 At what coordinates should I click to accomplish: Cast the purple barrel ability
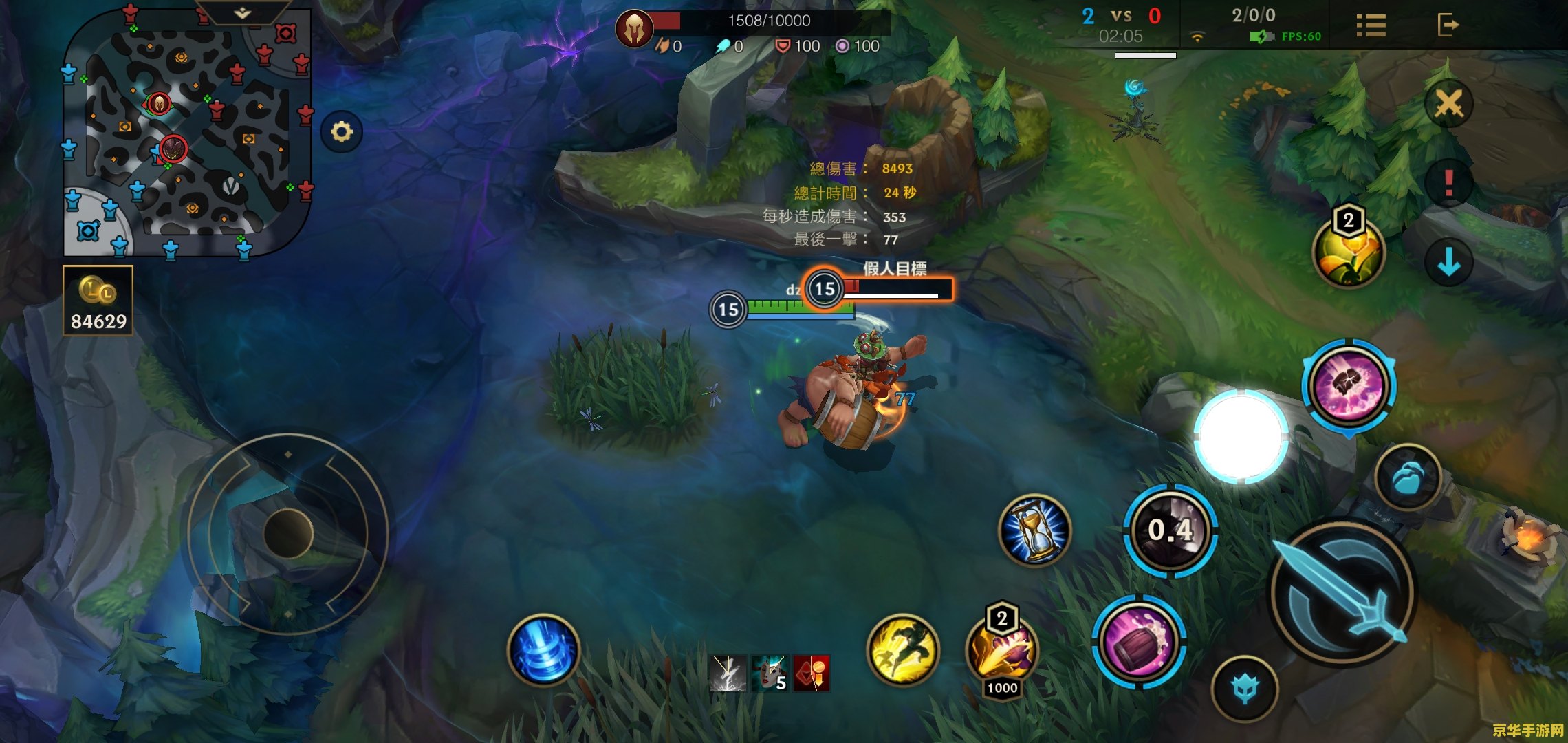click(1139, 642)
